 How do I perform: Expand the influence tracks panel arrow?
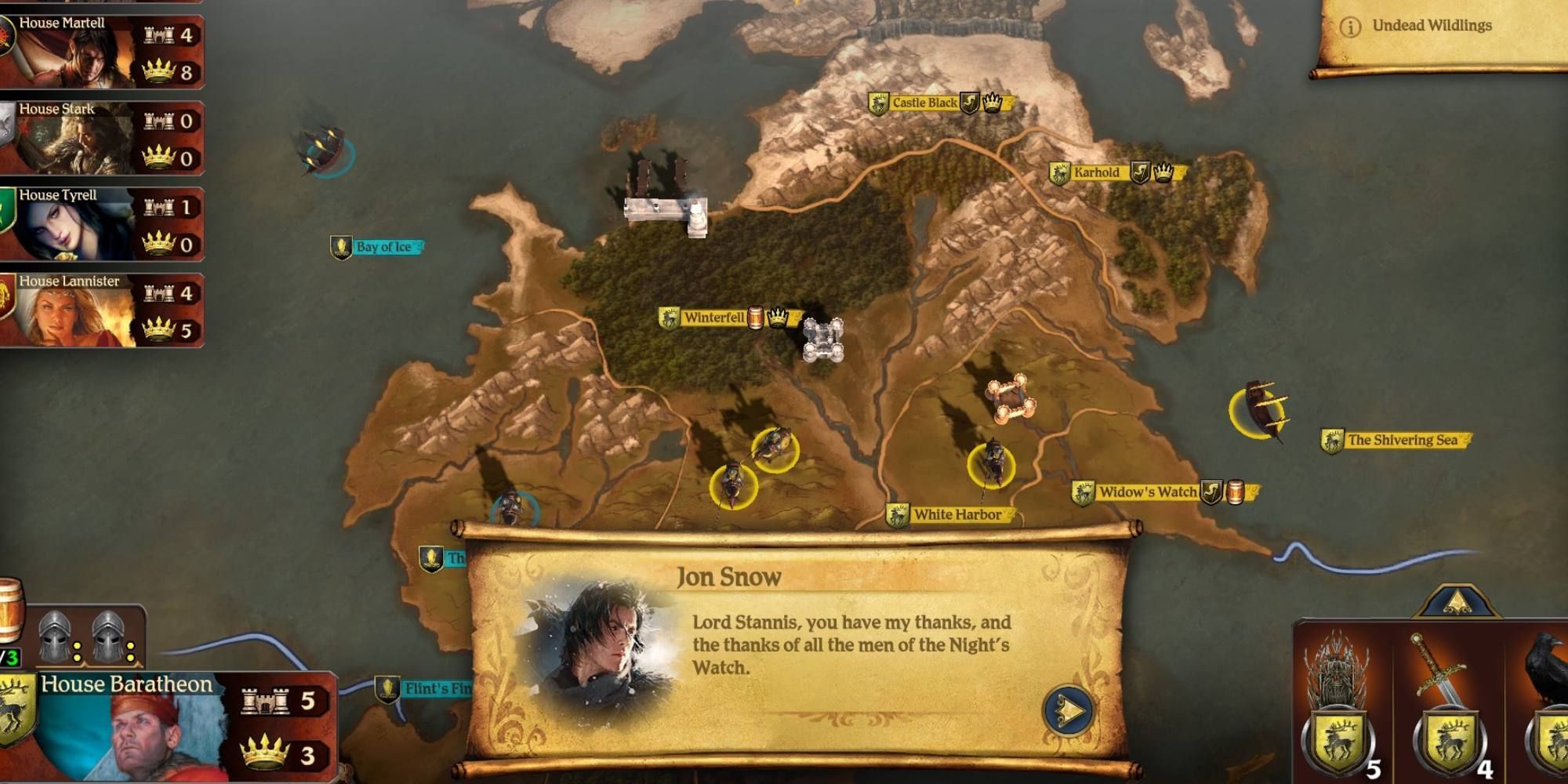click(1458, 601)
